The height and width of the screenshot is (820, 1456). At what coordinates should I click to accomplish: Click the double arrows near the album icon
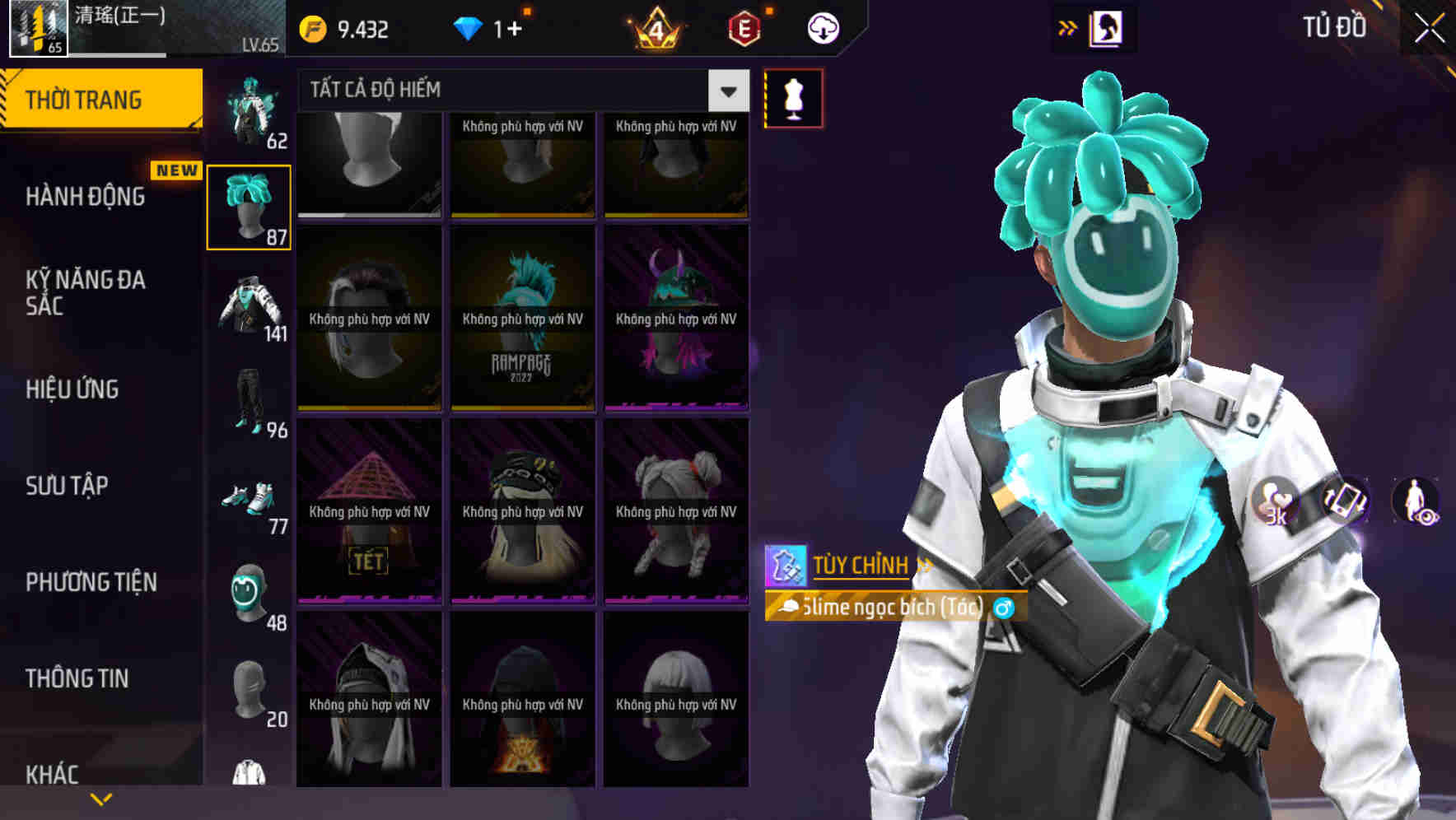[1068, 27]
